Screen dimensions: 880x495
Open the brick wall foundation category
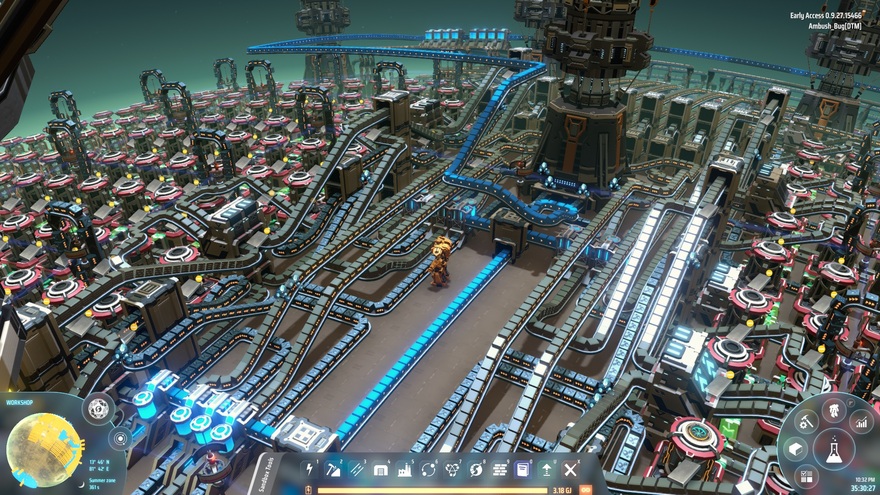pos(500,469)
